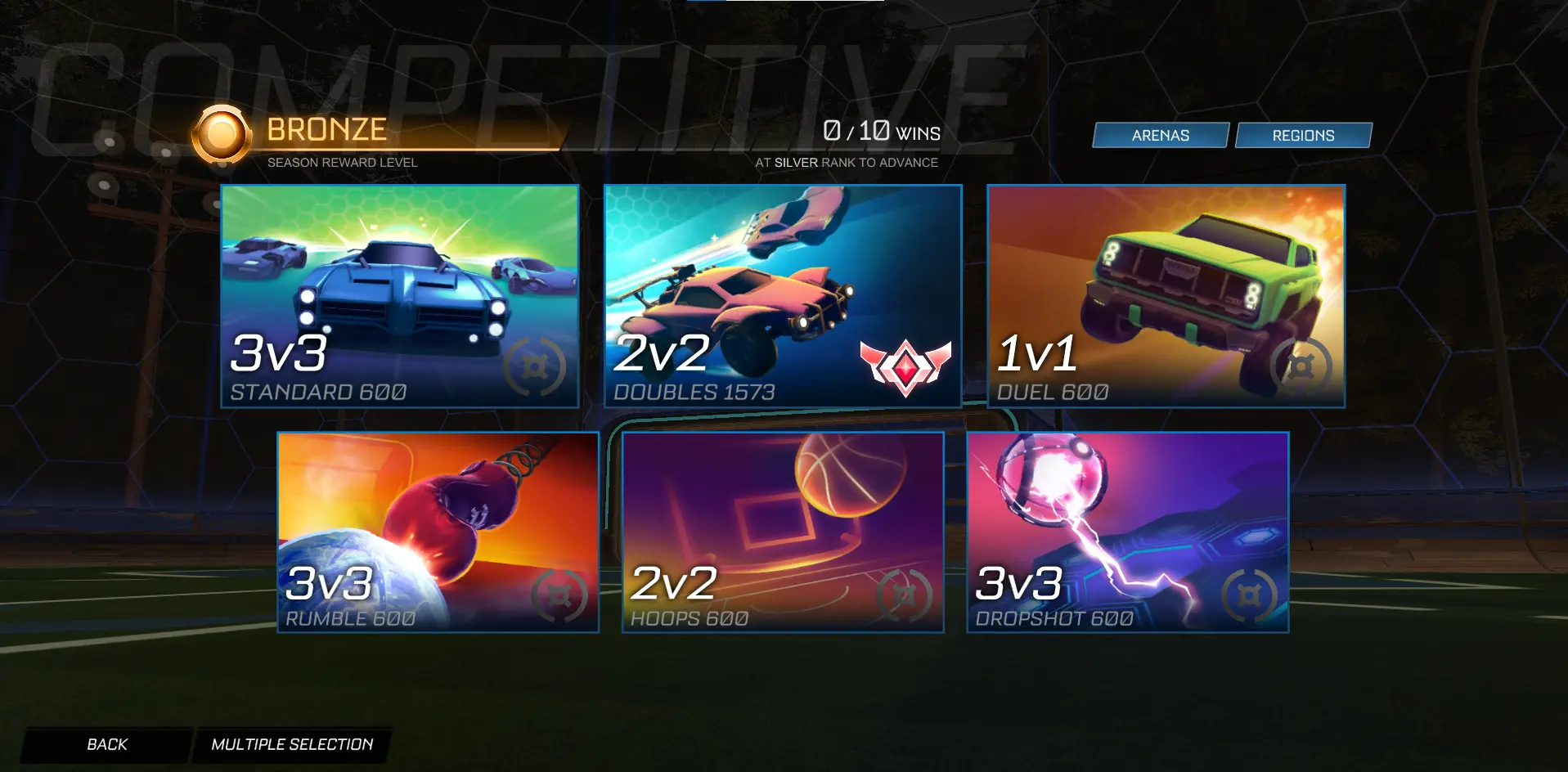The image size is (1568, 772).
Task: Toggle selection of the 2v2 Hoops playlist
Action: [x=783, y=530]
